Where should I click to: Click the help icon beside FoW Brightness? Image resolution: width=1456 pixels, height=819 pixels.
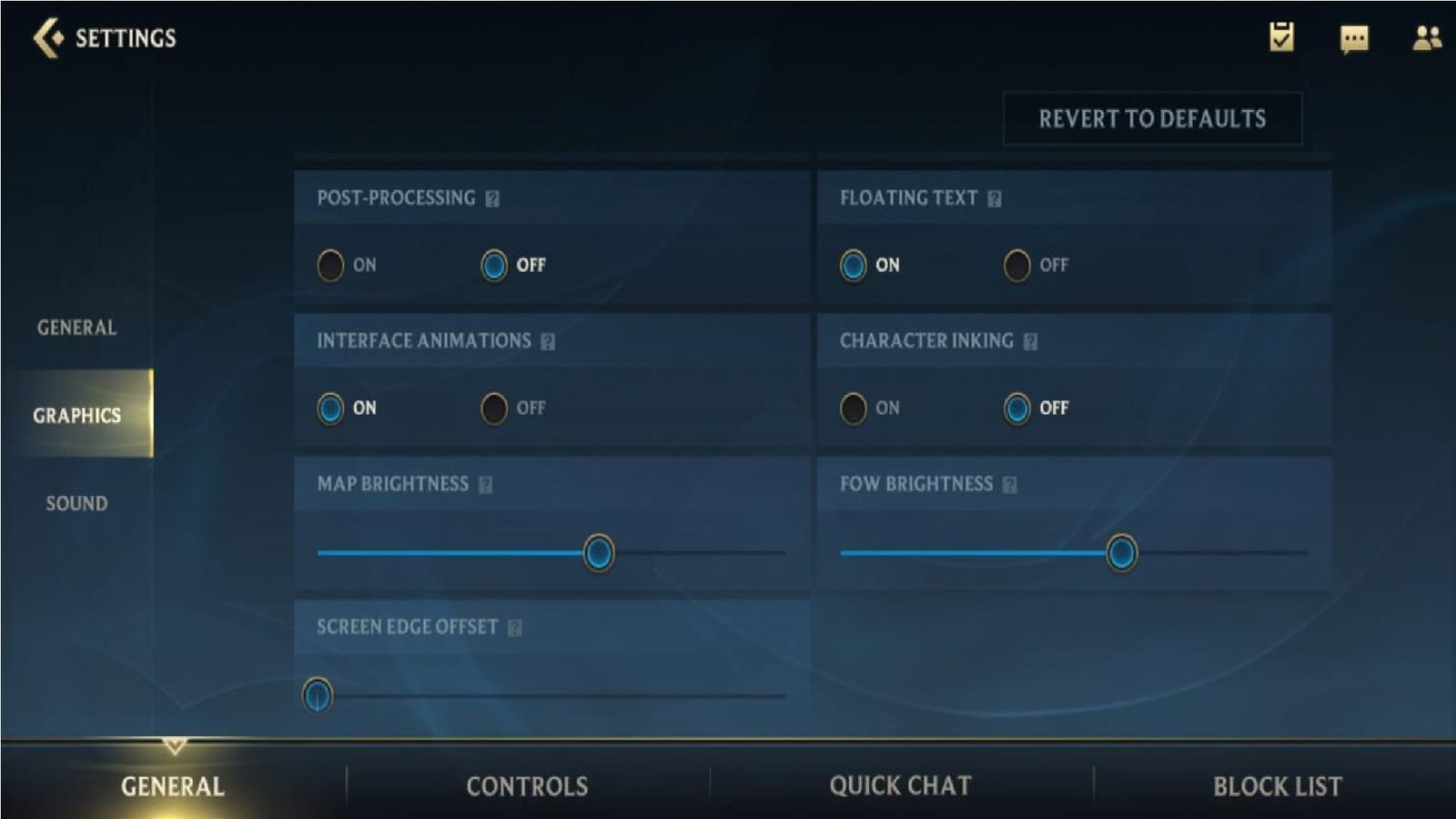(1006, 484)
